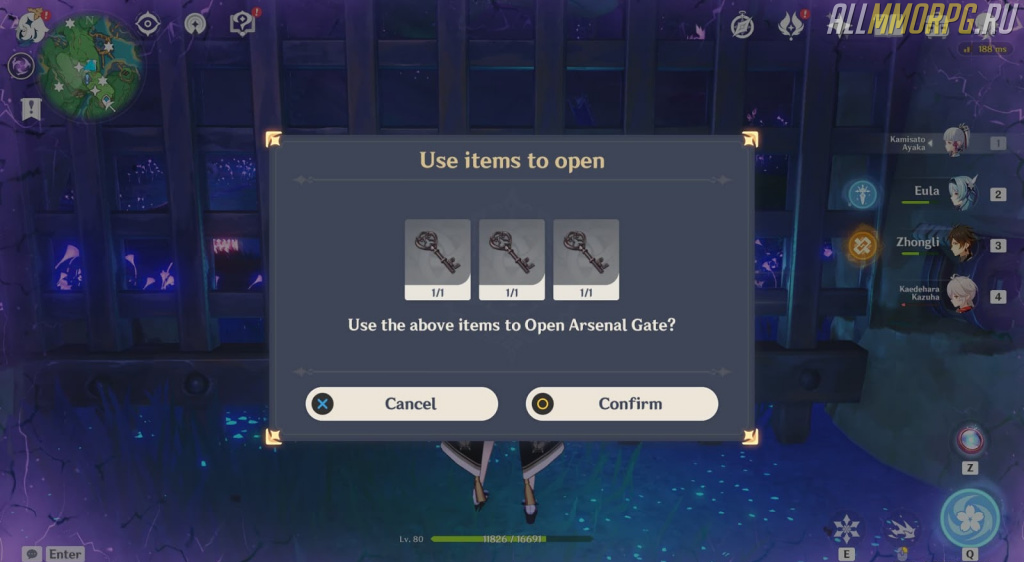This screenshot has width=1024, height=562.
Task: Open the compass-shaped adventurer handbook icon
Action: (x=742, y=26)
